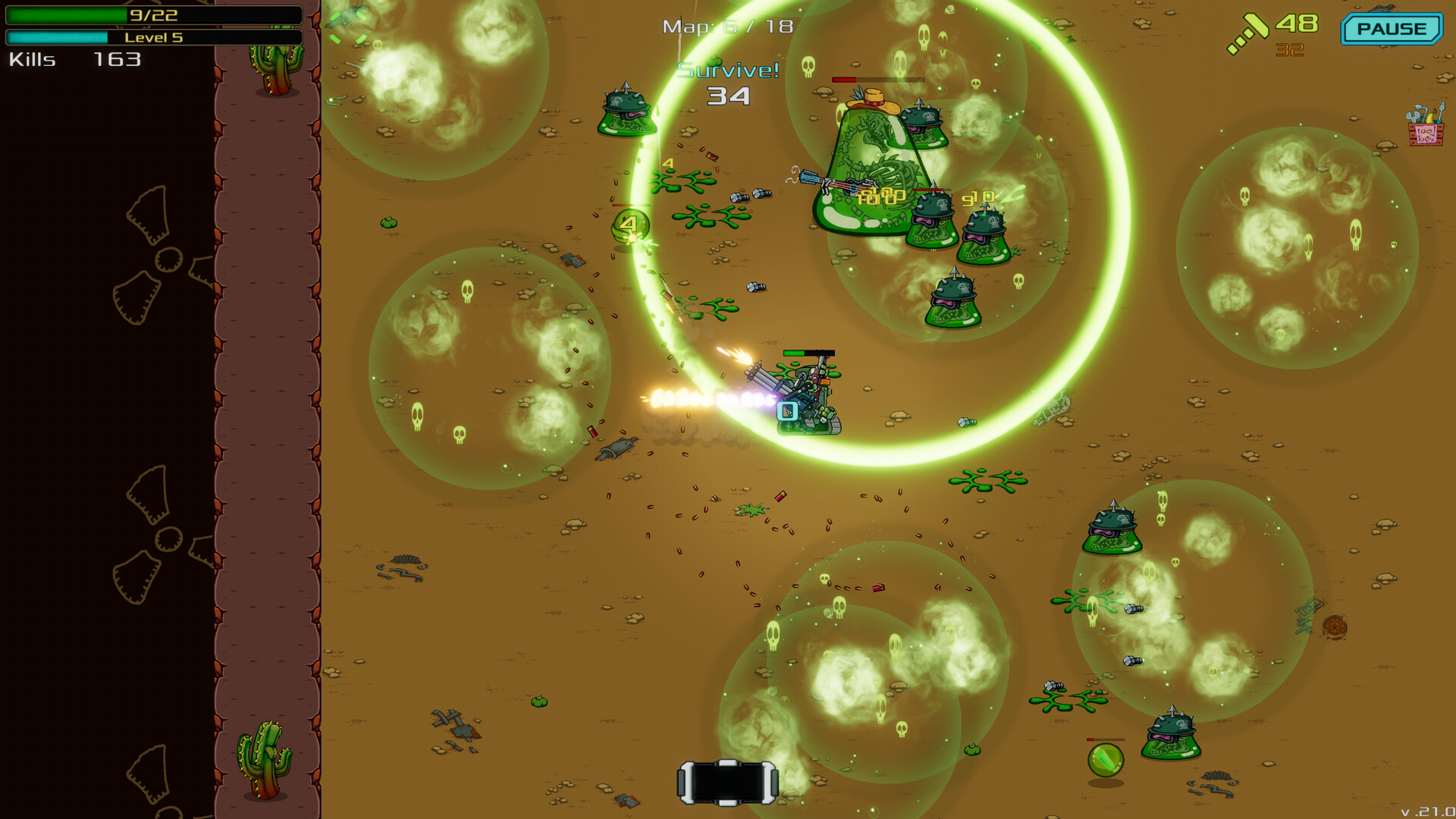Screen dimensions: 1456x819
Task: Click the spiked helmet slime below the boss
Action: 931,220
